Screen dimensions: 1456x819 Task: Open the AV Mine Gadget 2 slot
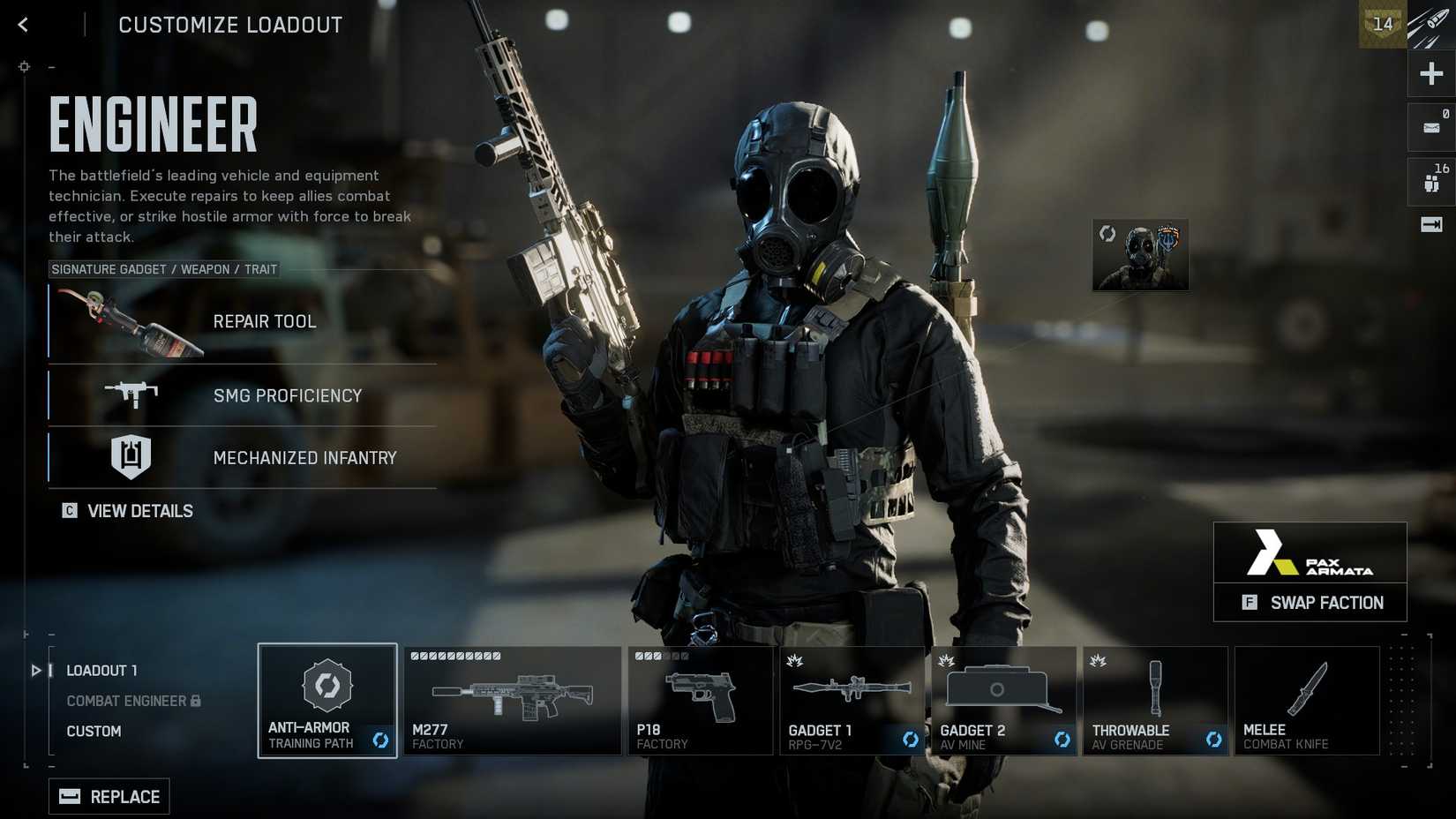[x=1003, y=700]
